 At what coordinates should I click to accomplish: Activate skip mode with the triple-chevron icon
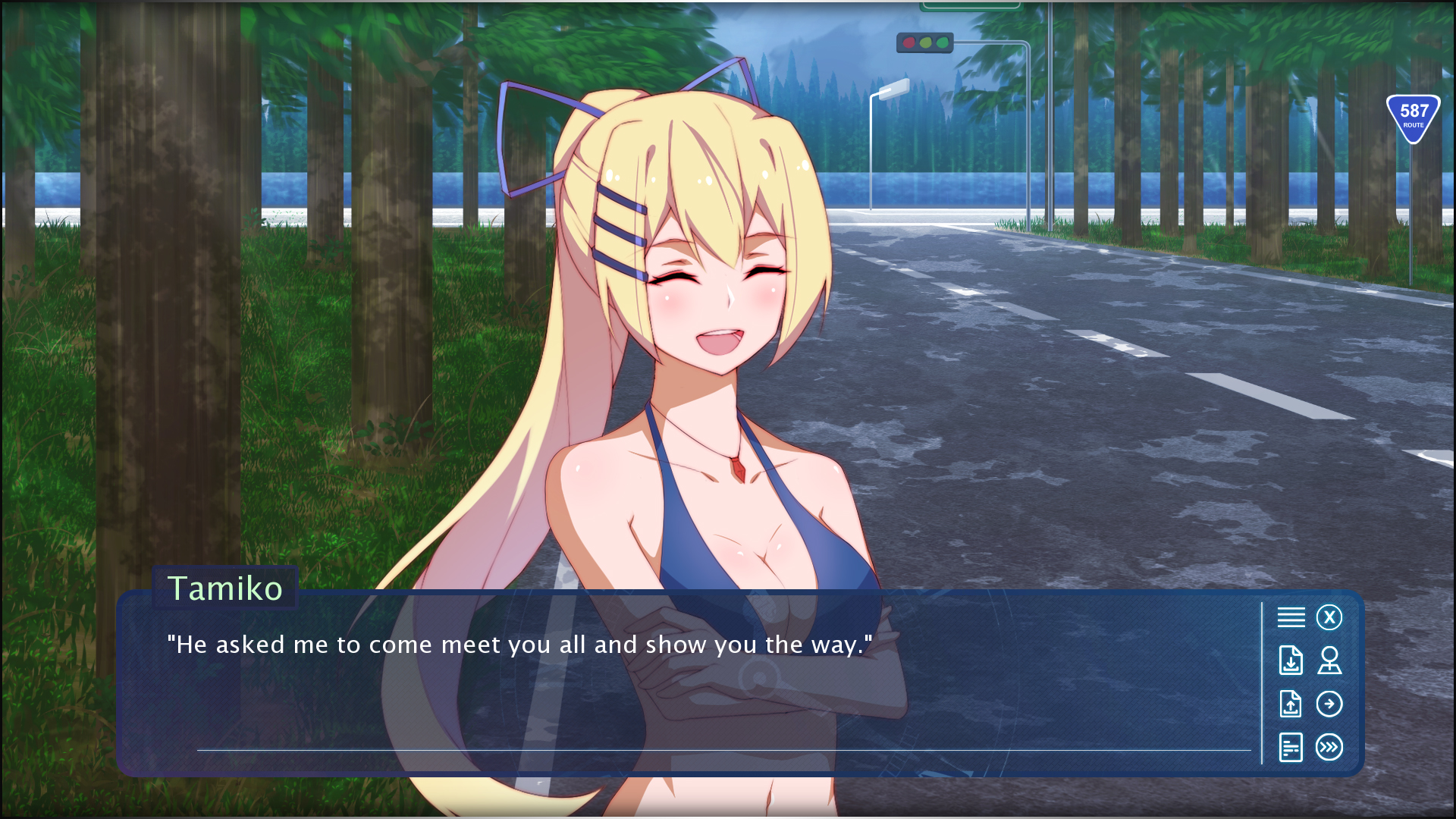1329,748
